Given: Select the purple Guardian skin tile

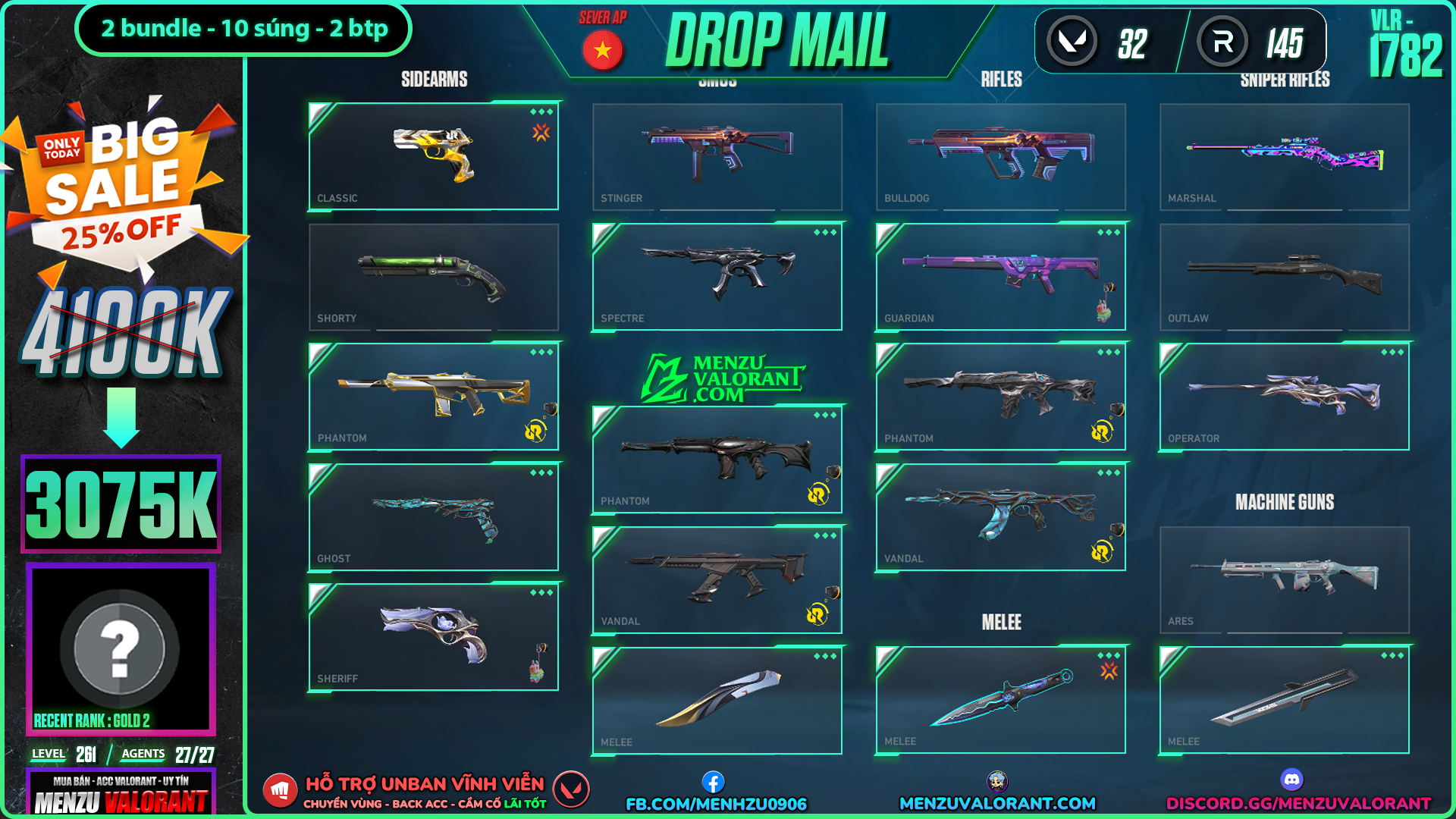Looking at the screenshot, I should [1001, 277].
